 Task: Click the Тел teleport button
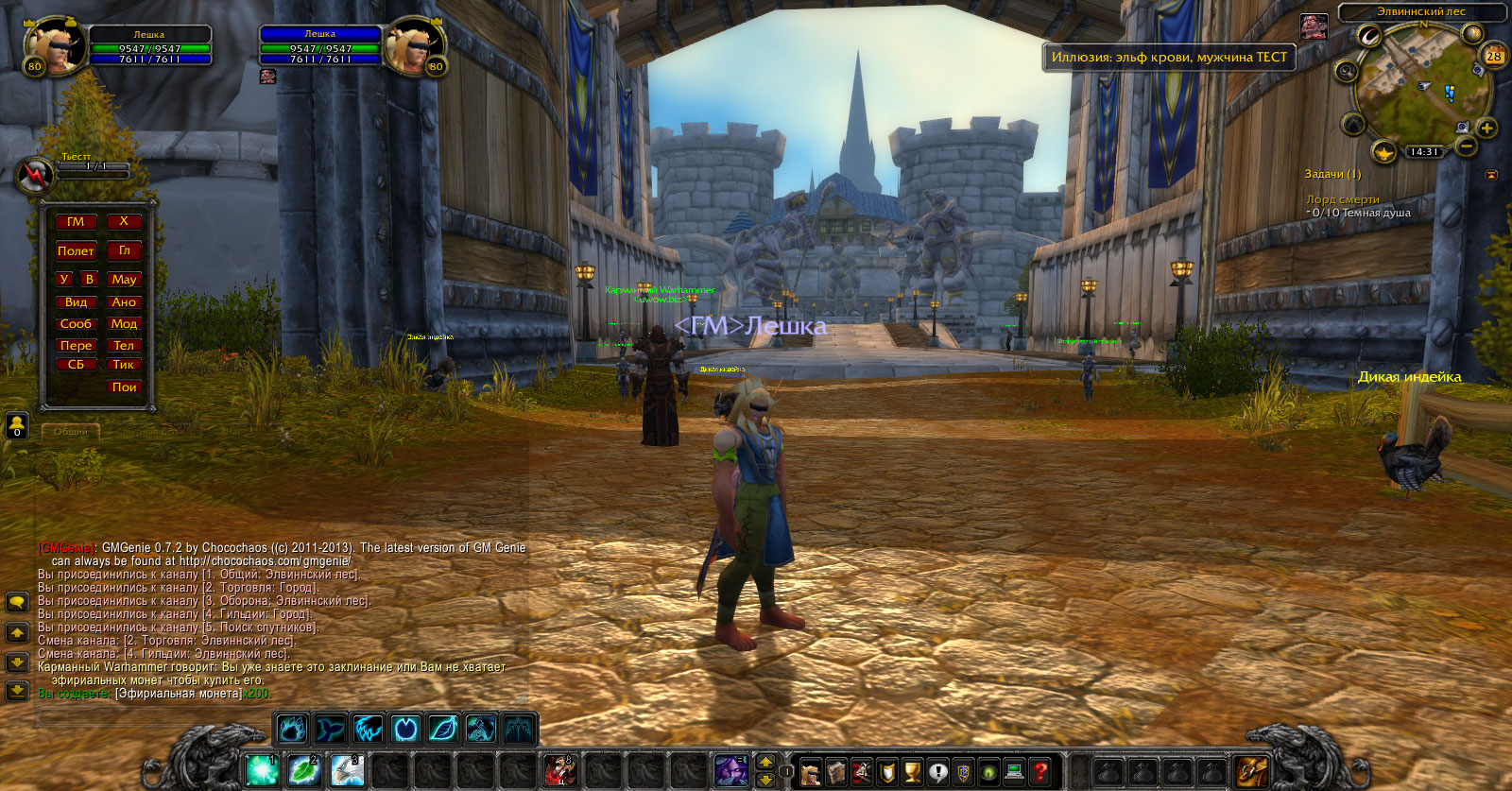(124, 346)
